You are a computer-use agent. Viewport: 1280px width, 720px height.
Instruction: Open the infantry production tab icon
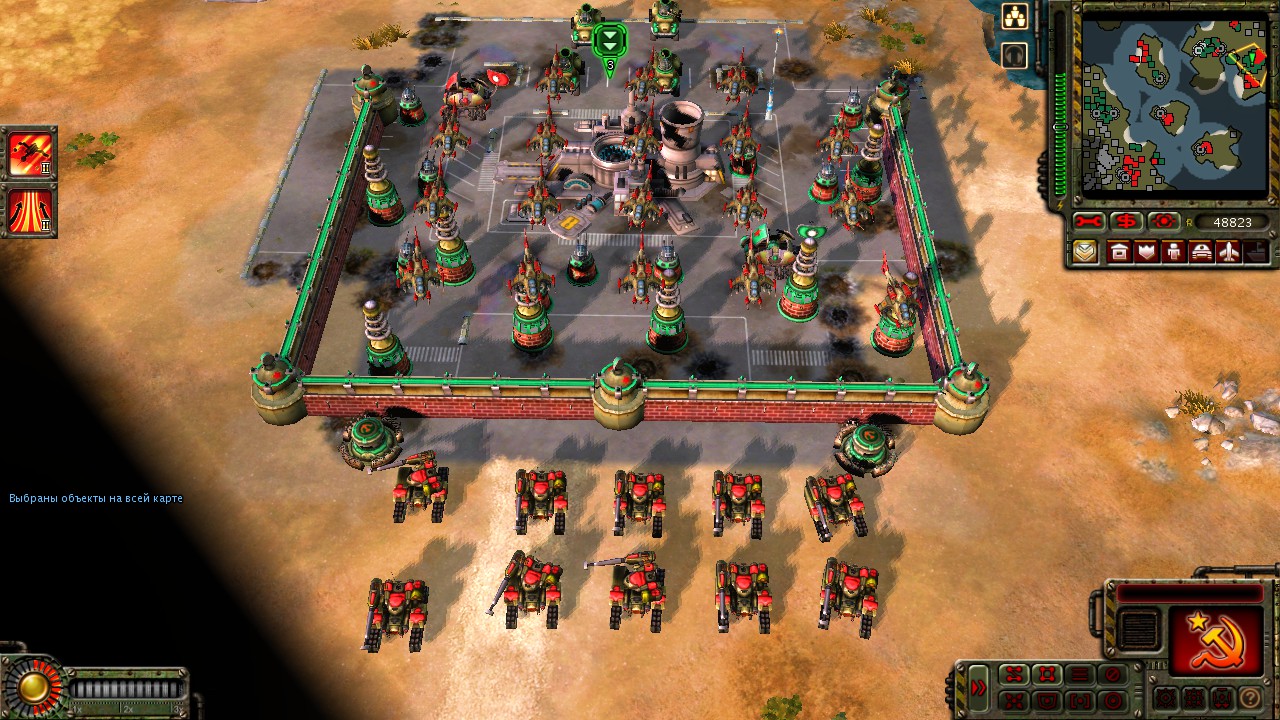(1172, 252)
